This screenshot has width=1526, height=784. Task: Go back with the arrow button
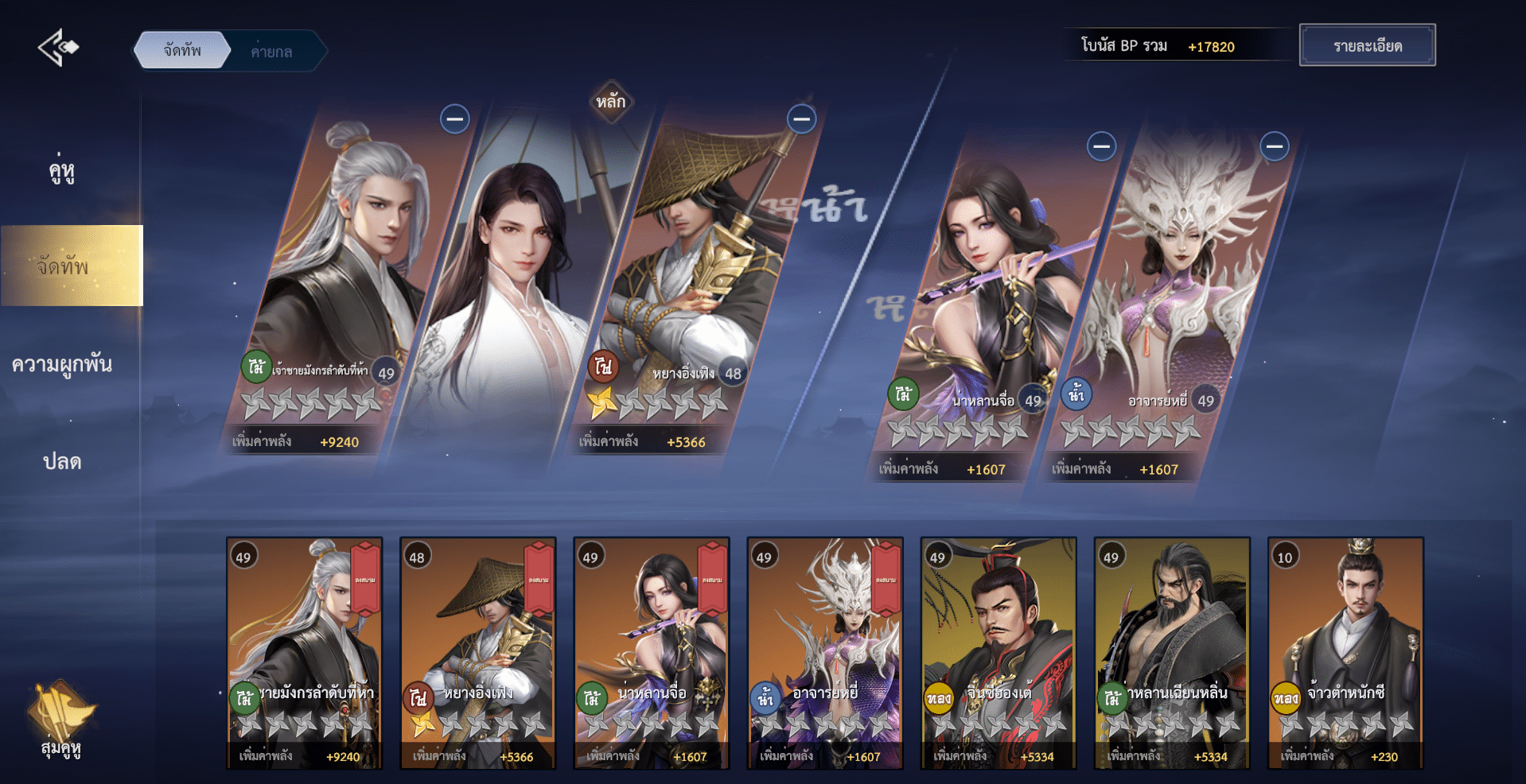[58, 48]
